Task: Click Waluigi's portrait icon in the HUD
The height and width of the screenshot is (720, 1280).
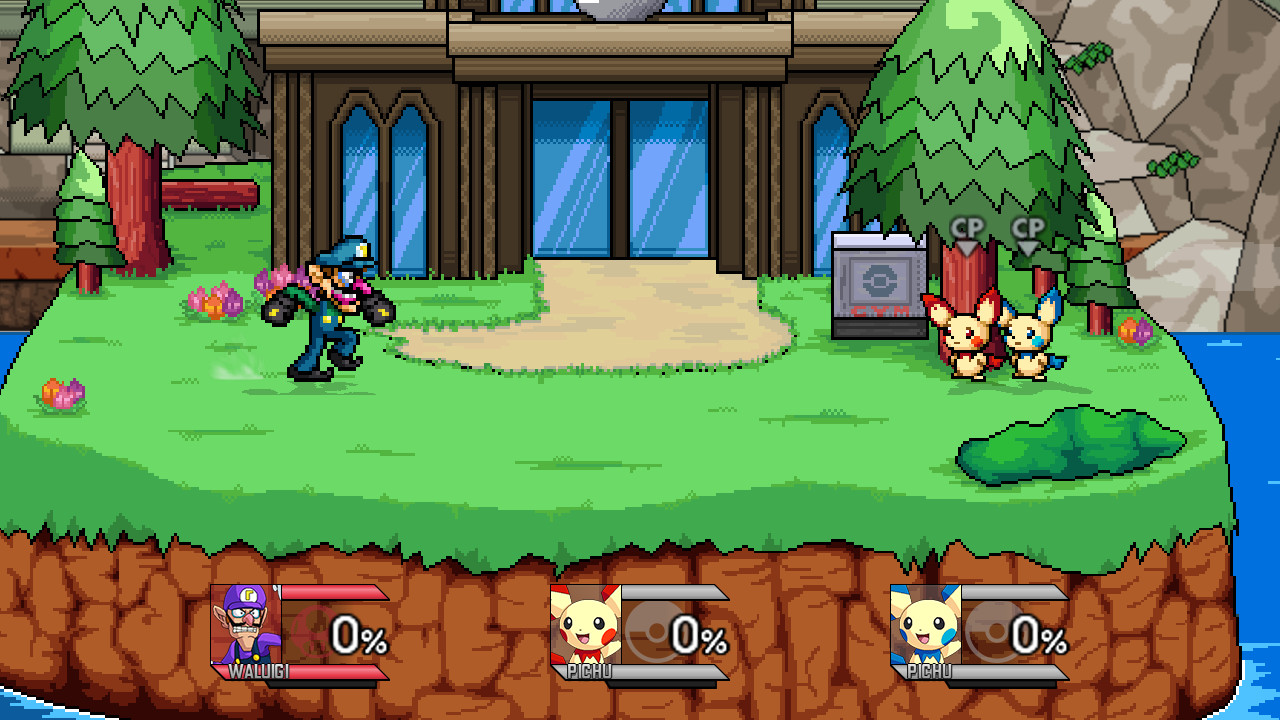Action: (x=245, y=625)
